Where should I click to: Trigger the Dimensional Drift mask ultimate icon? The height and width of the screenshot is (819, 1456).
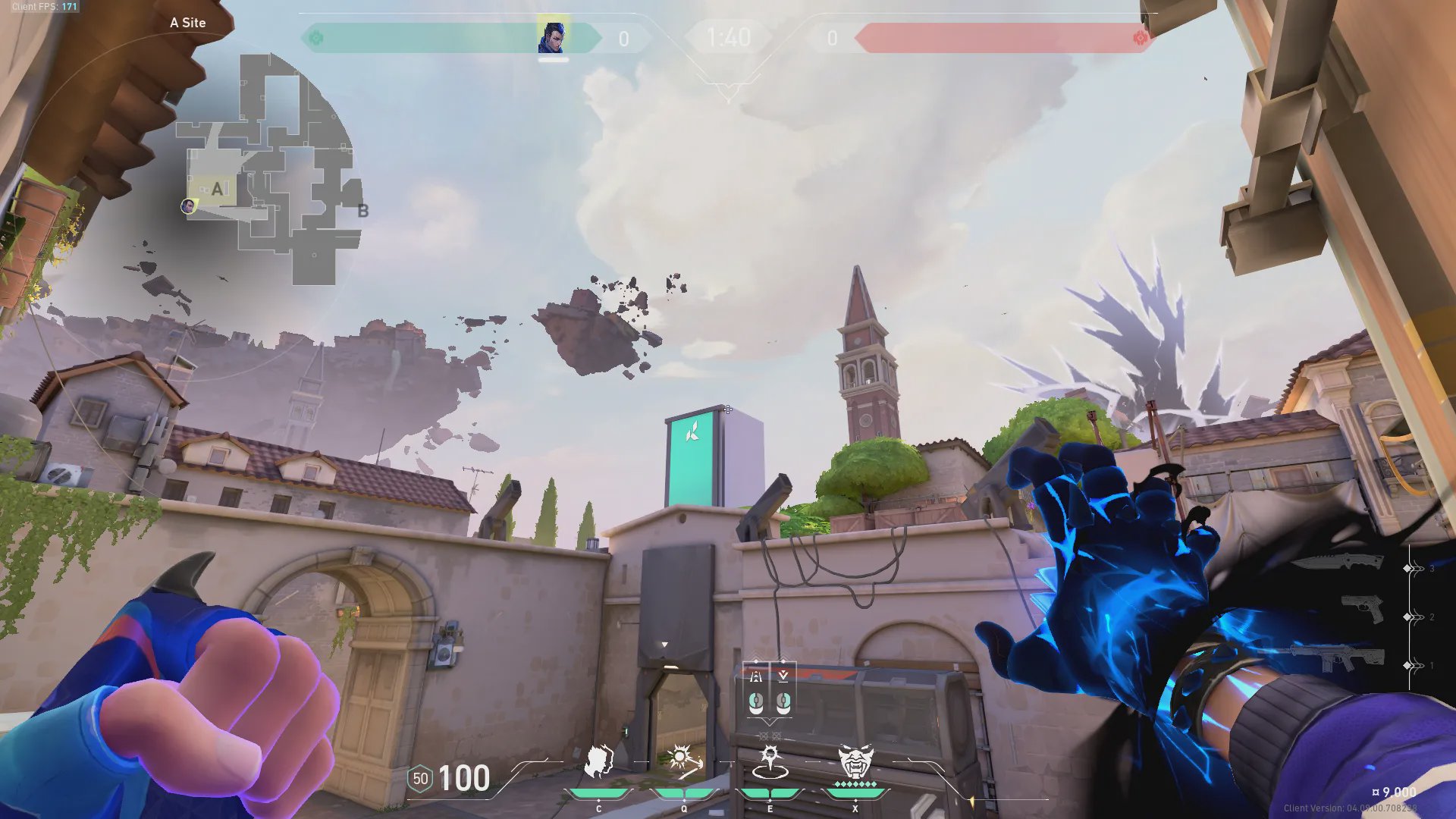(855, 761)
